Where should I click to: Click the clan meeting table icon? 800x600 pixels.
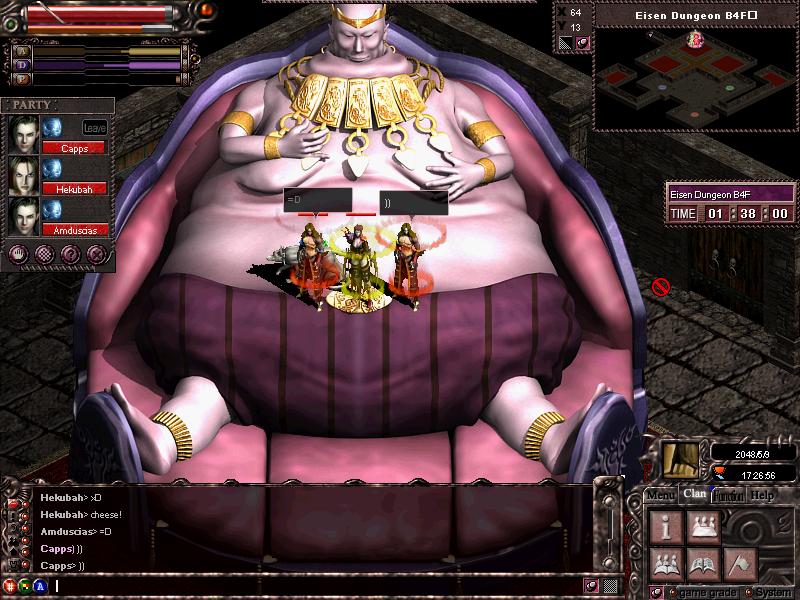[704, 524]
